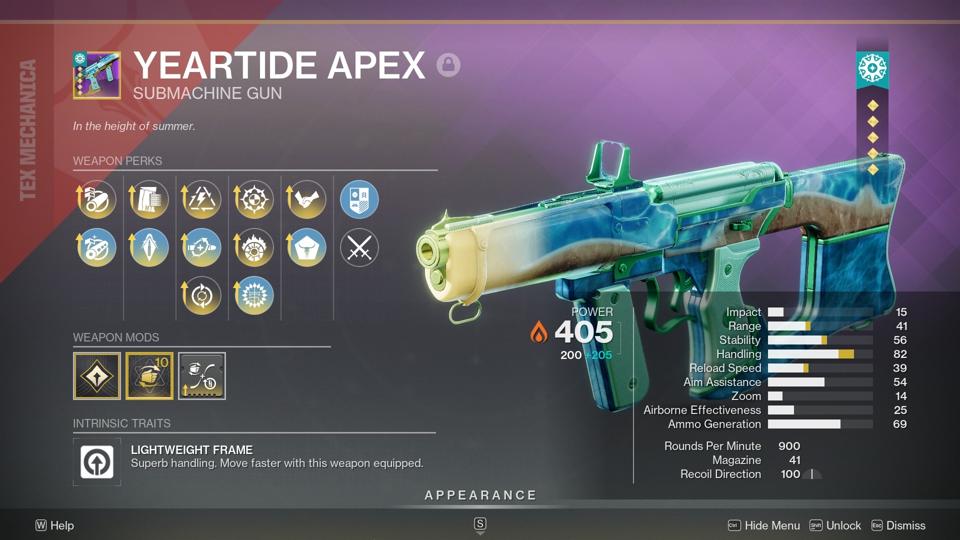Choose the blue sunburst trait perk
Screen dimensions: 960x540
254,295
